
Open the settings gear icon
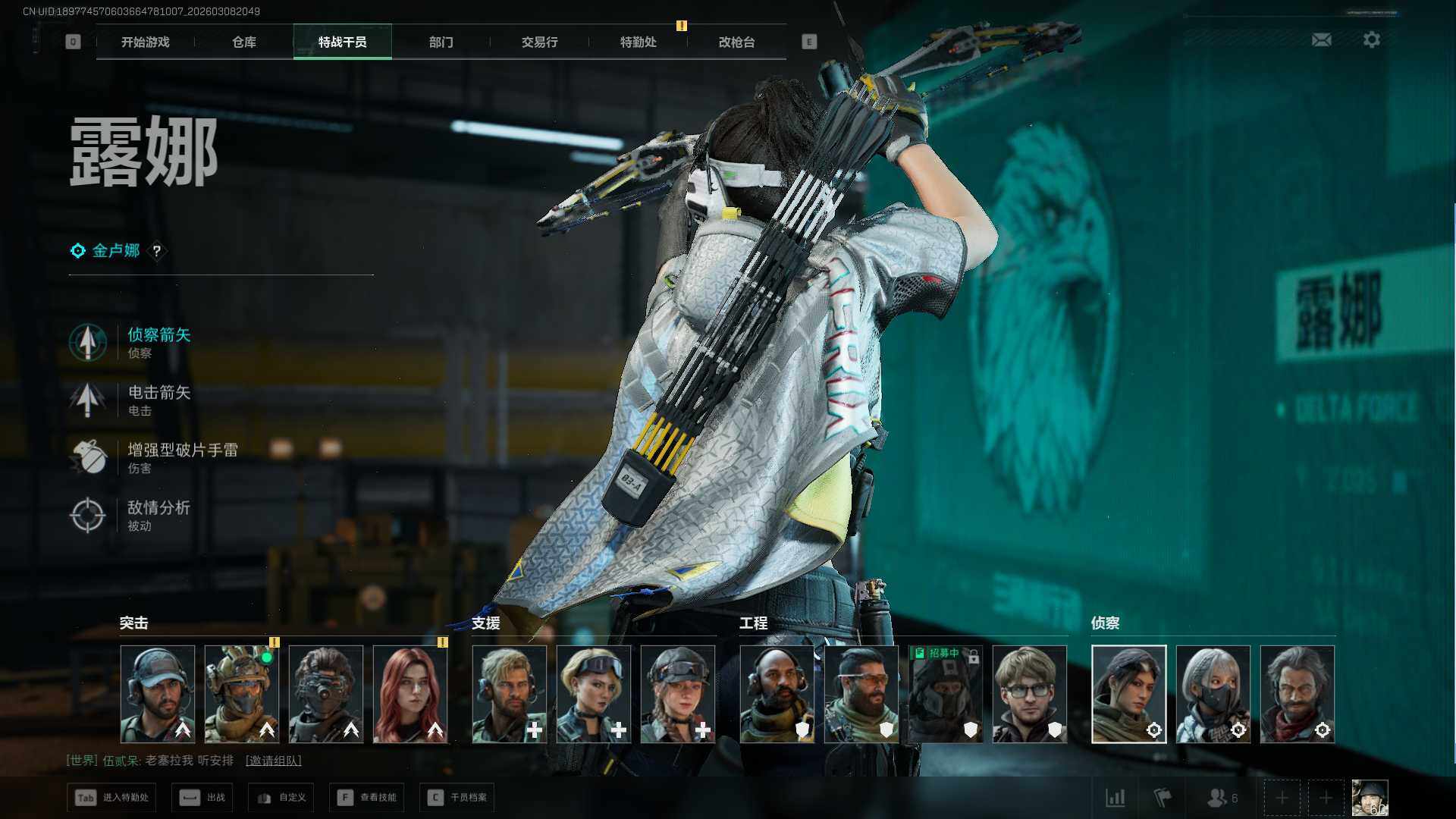pos(1371,39)
